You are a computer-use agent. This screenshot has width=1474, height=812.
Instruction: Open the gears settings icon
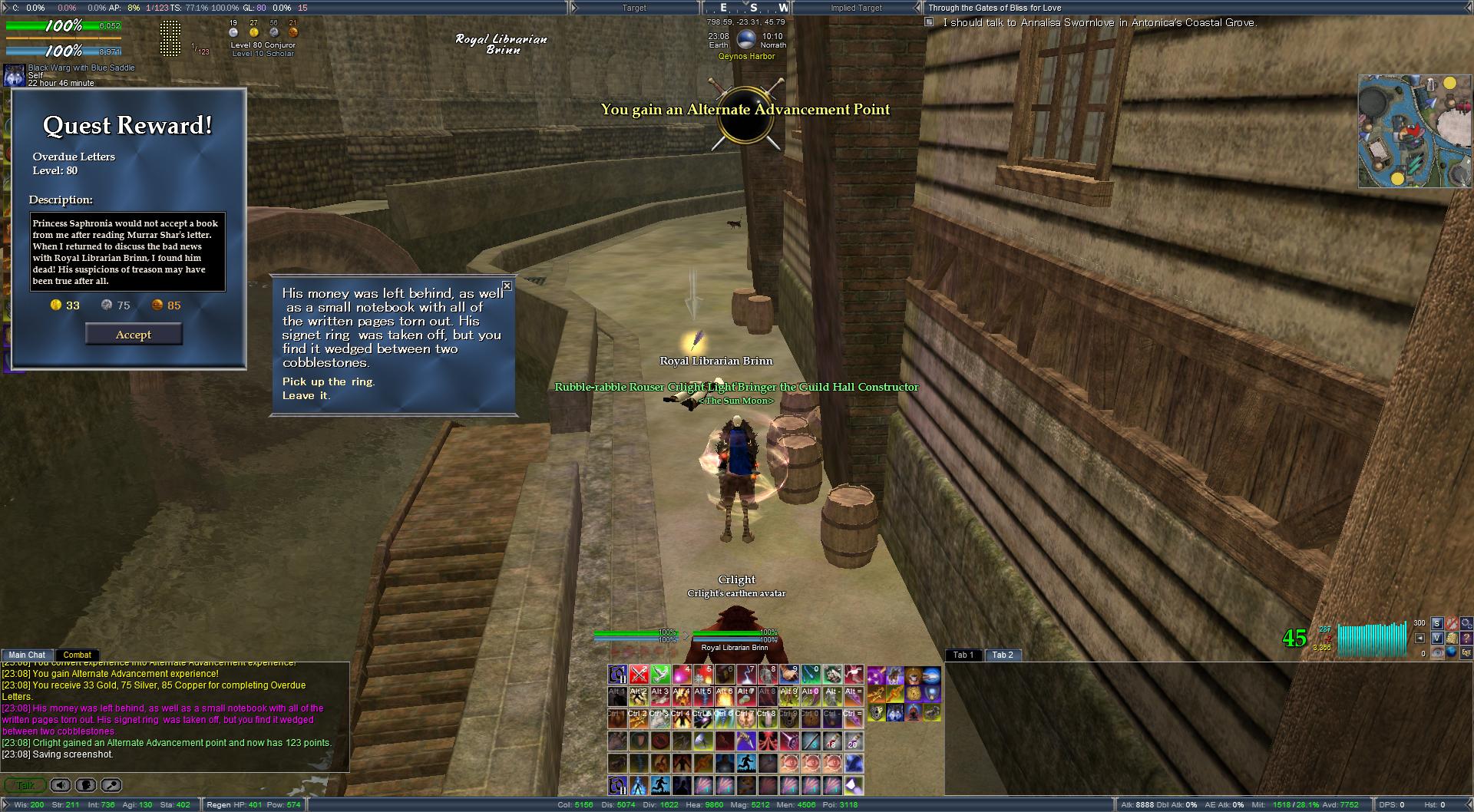[1467, 623]
